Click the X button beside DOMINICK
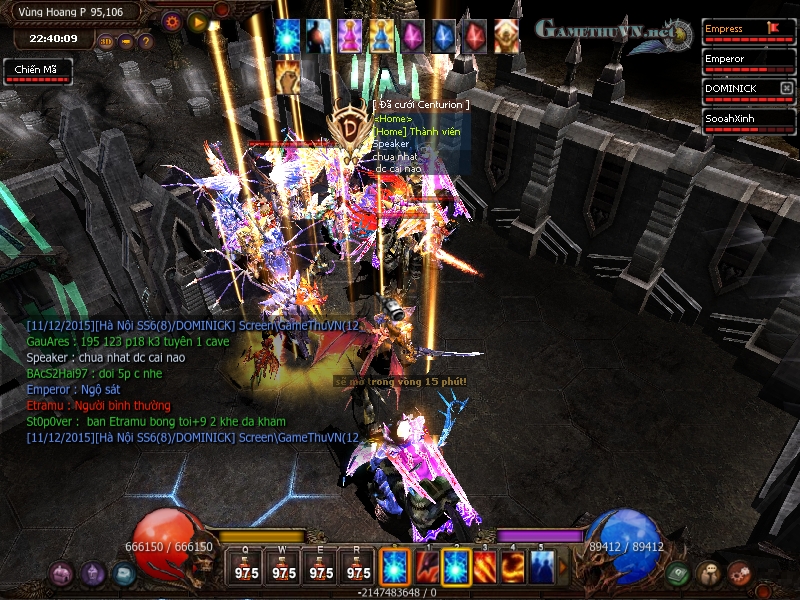This screenshot has width=800, height=600. click(787, 89)
